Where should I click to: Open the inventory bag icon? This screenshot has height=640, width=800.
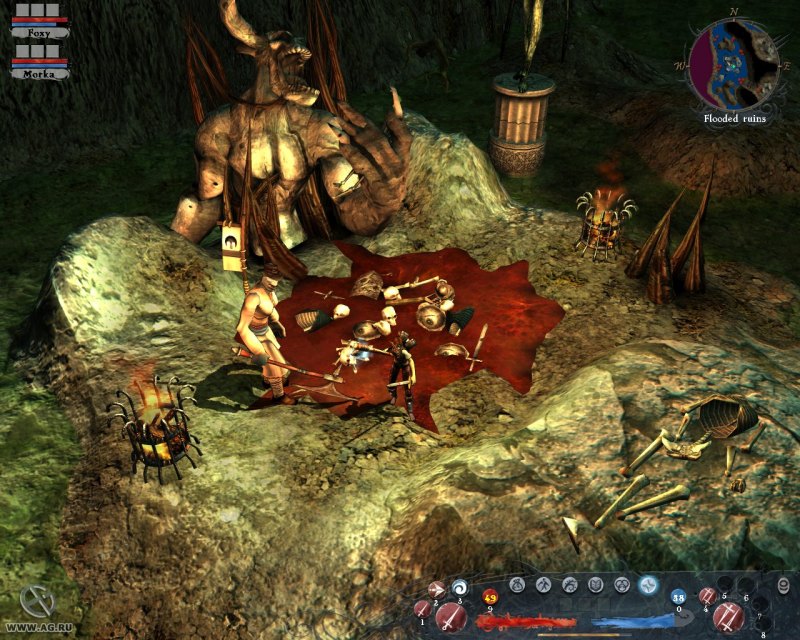click(517, 584)
